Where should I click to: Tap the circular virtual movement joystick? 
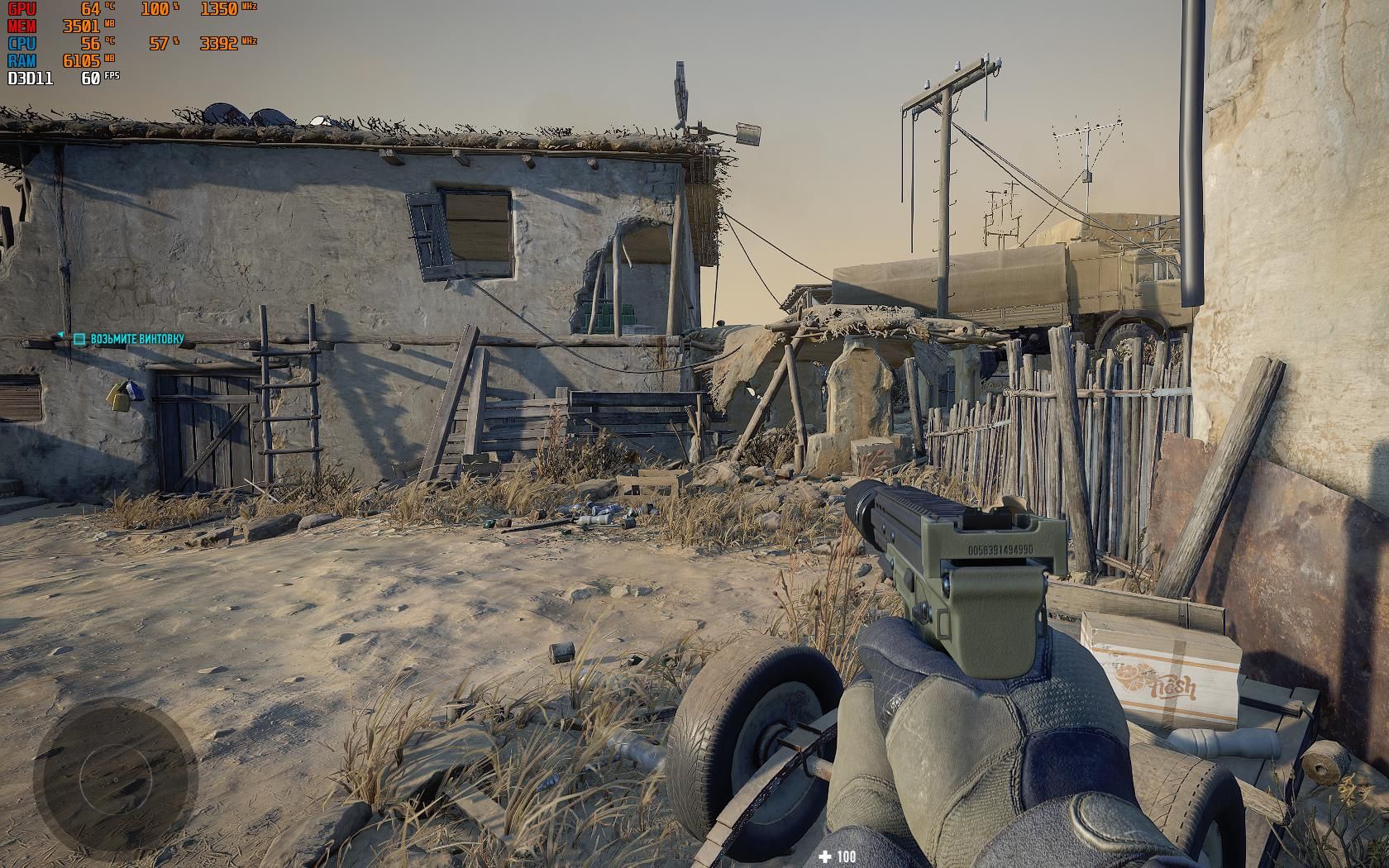coord(115,779)
